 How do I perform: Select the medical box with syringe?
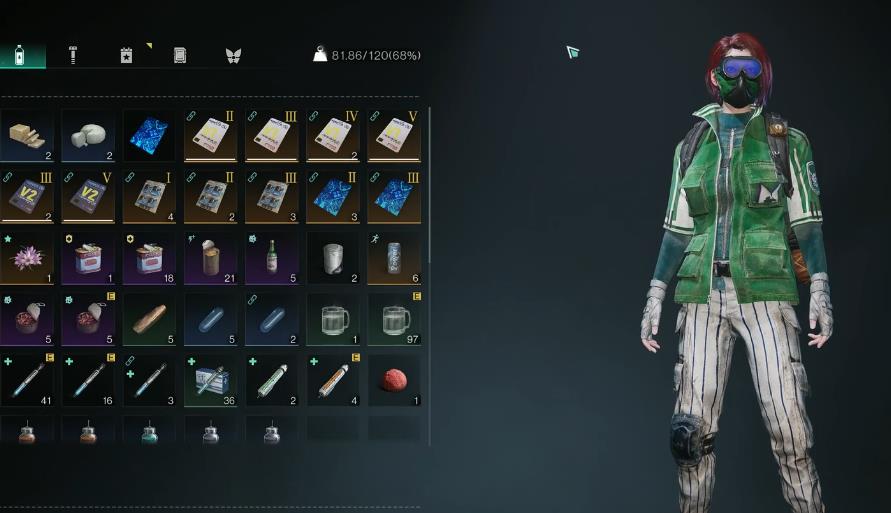pyautogui.click(x=211, y=380)
